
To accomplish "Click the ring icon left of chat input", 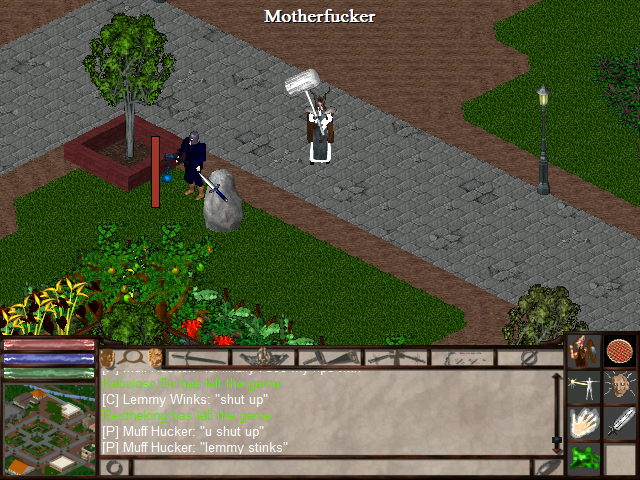I will click(115, 467).
